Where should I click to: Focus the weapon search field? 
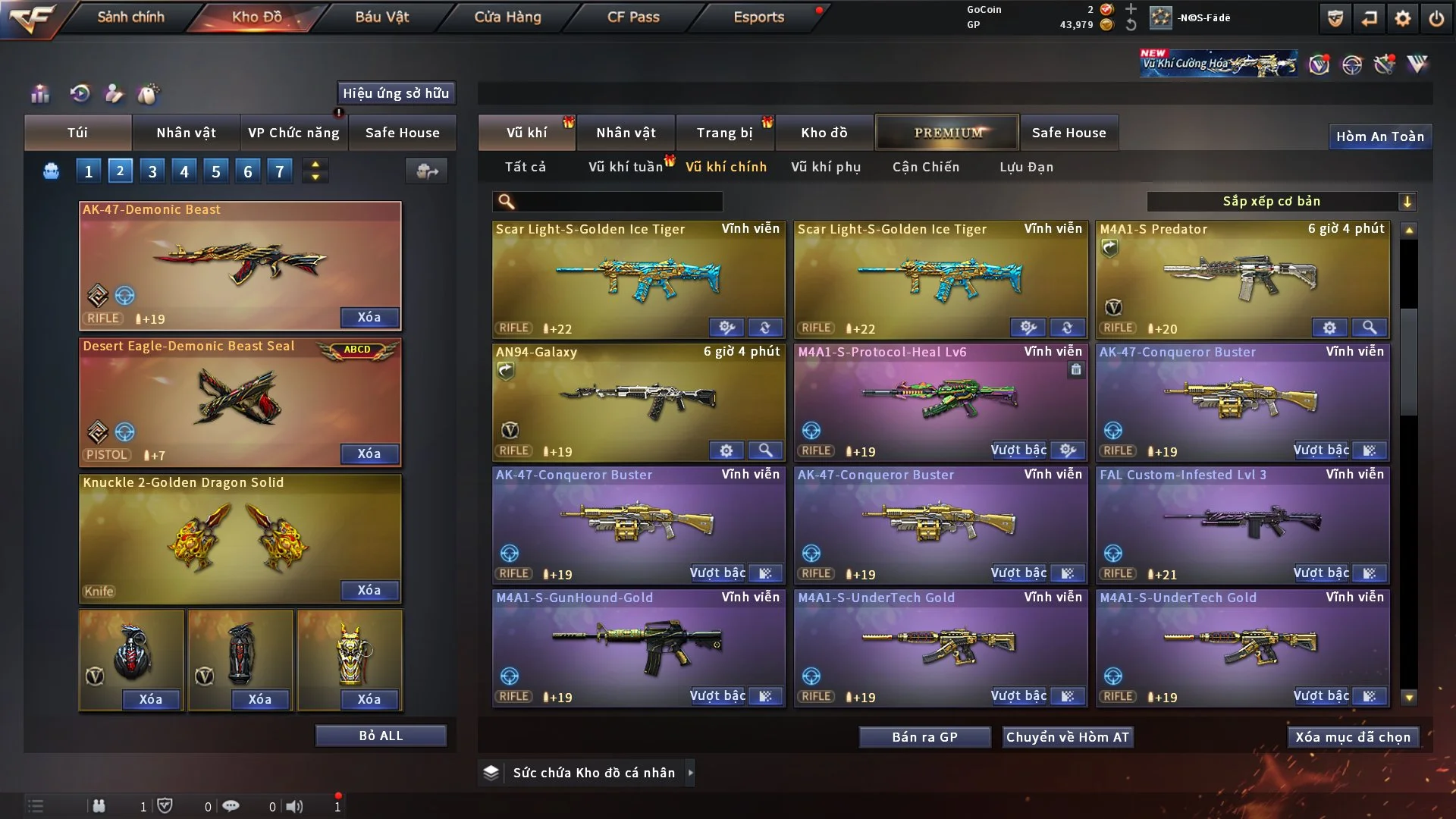tap(618, 201)
